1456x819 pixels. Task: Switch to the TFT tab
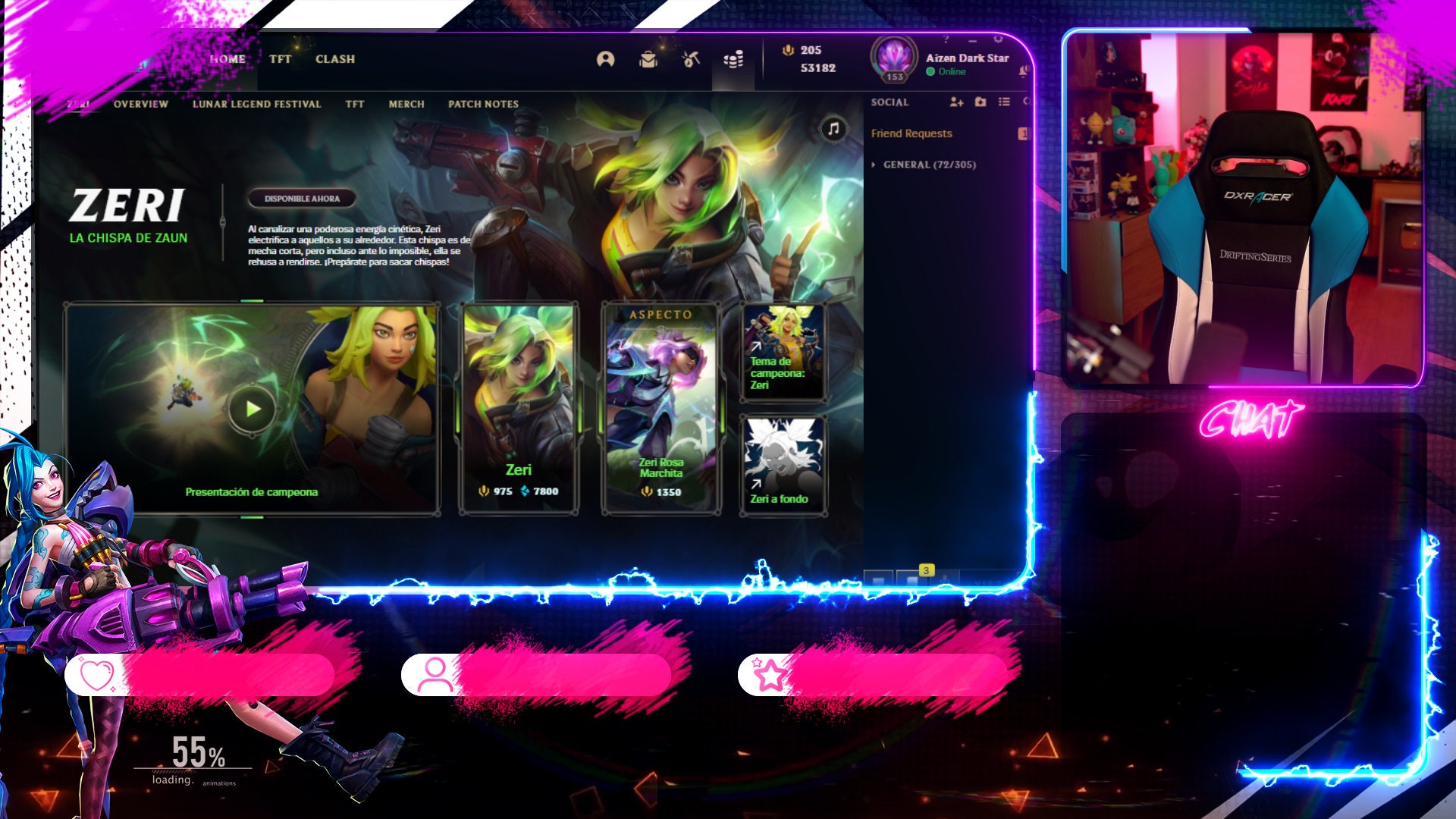click(280, 59)
